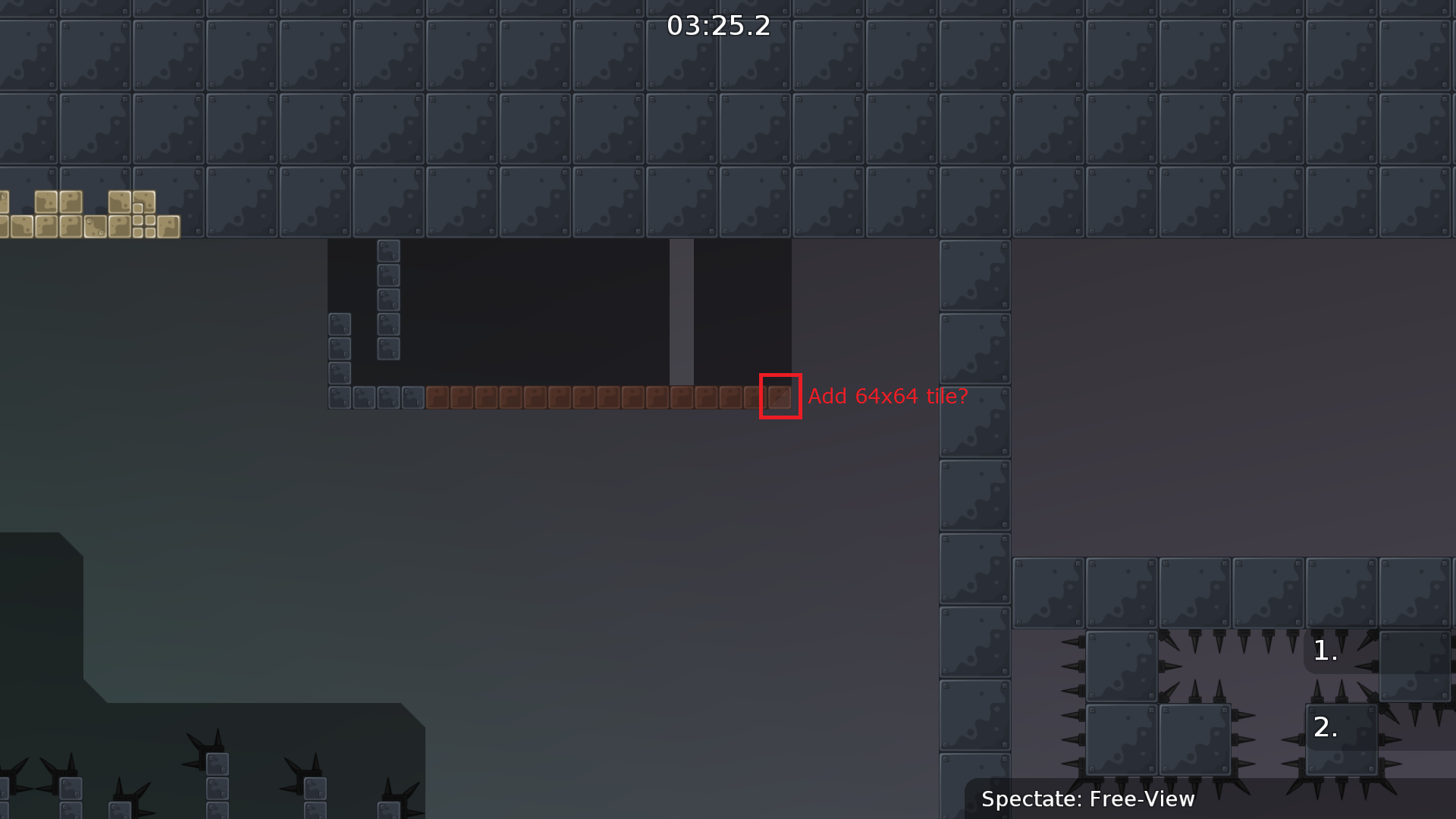Image resolution: width=1456 pixels, height=819 pixels.
Task: Click the gray vertical strip in the ceiling gap
Action: coord(682,311)
